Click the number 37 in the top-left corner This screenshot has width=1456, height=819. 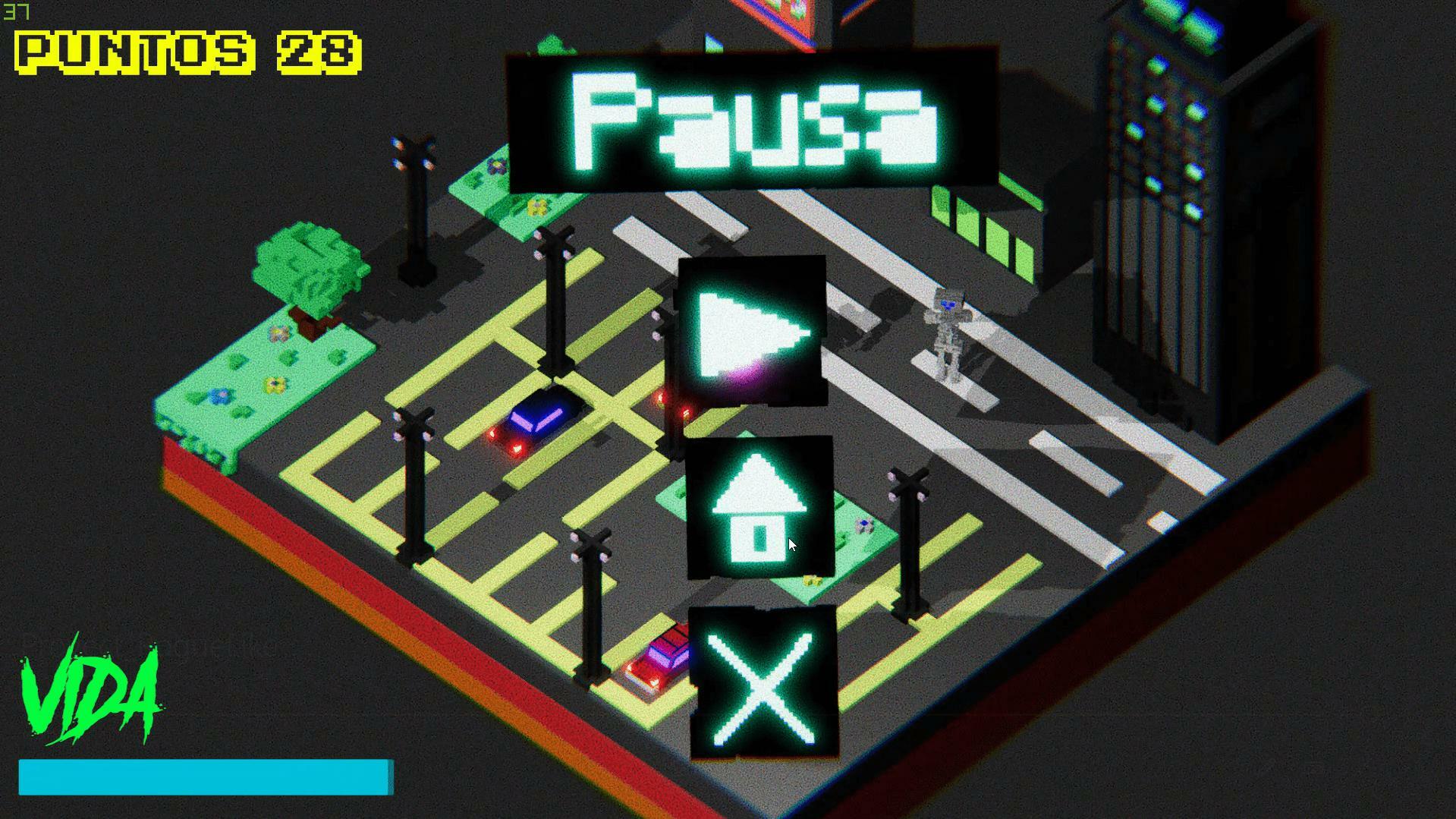pyautogui.click(x=15, y=11)
